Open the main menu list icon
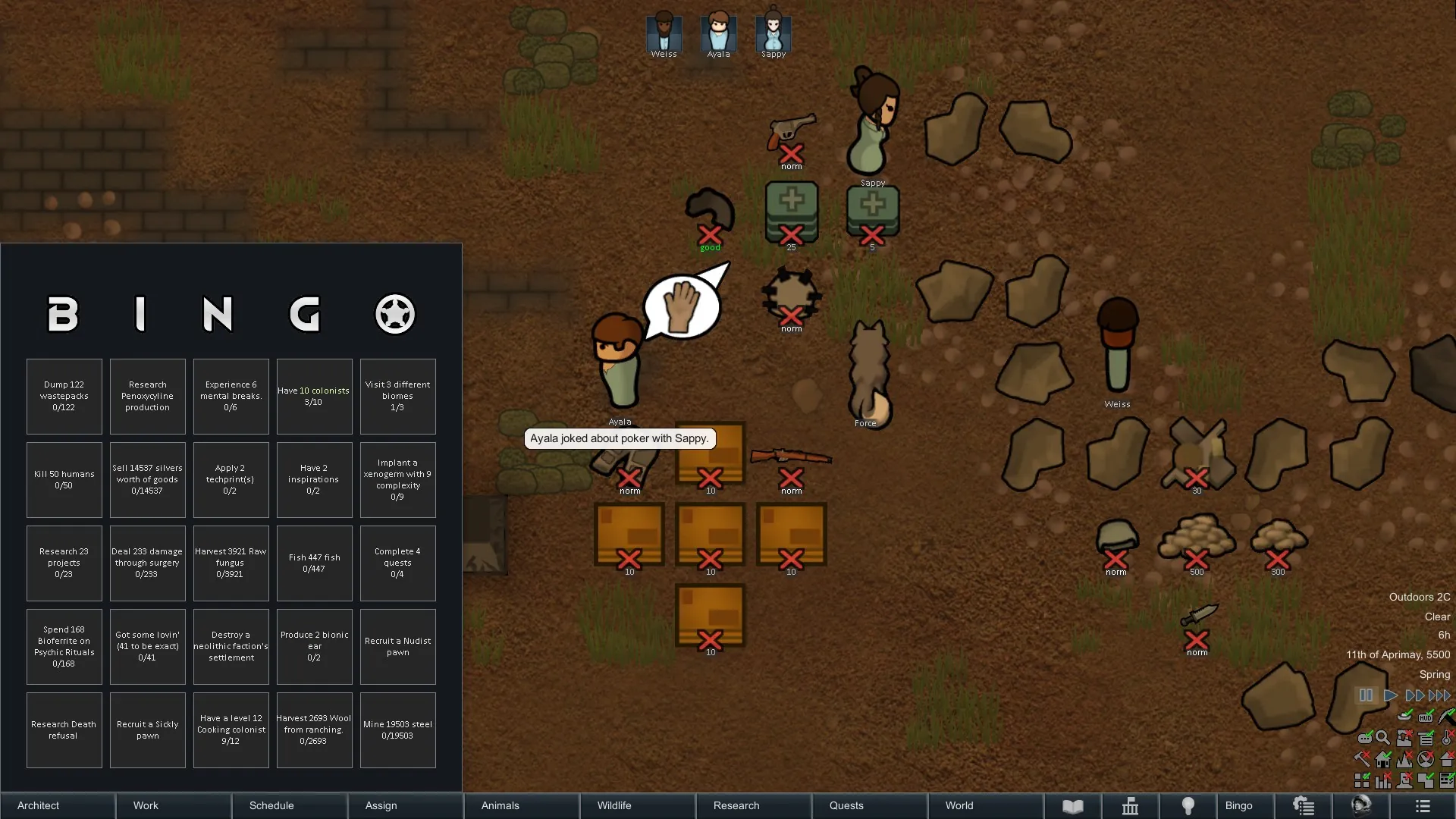The height and width of the screenshot is (819, 1456). coord(1422,805)
